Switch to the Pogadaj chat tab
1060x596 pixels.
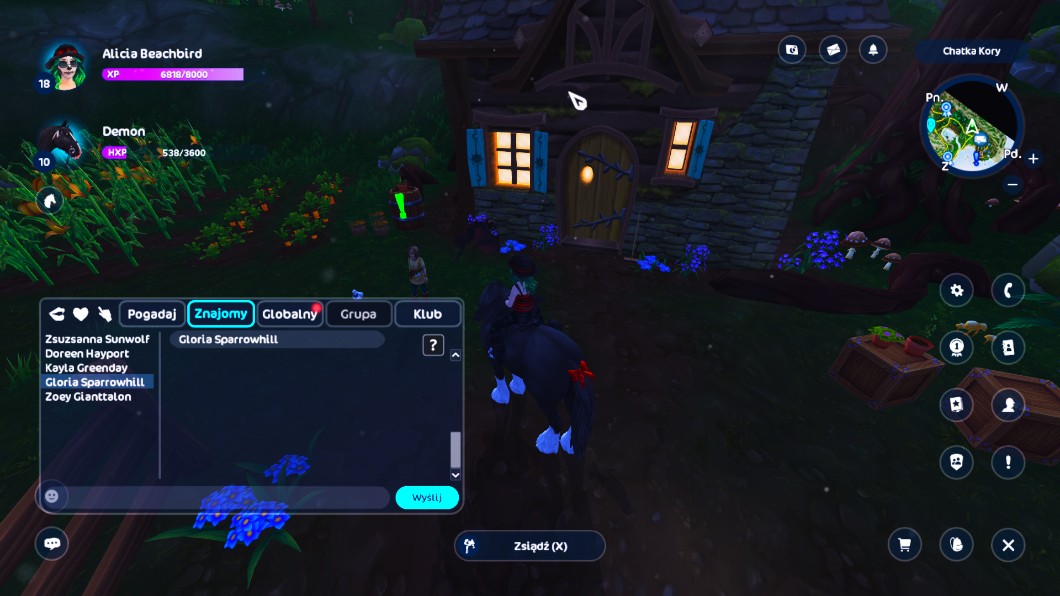[x=152, y=314]
